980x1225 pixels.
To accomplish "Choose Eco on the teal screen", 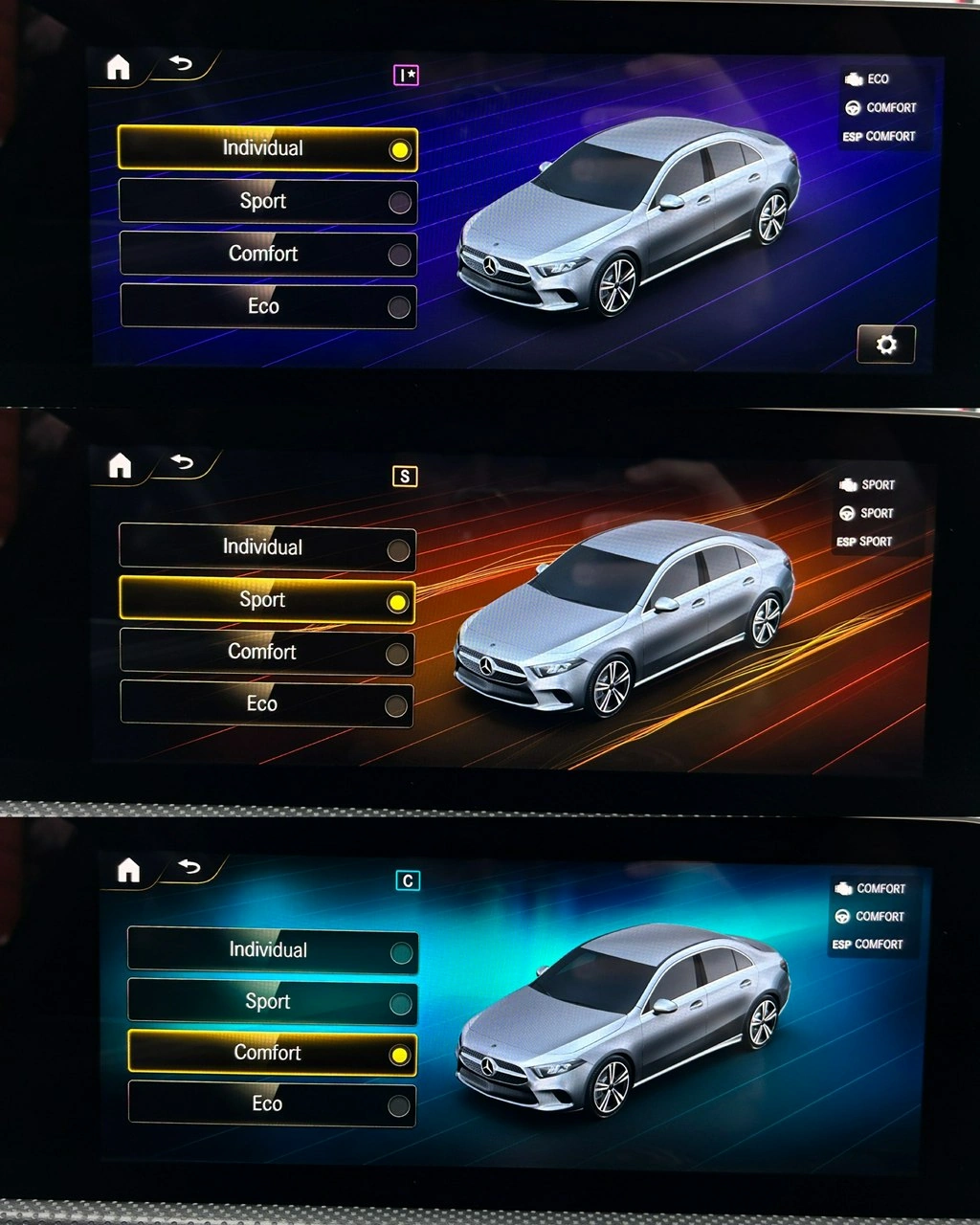I will tap(273, 1104).
